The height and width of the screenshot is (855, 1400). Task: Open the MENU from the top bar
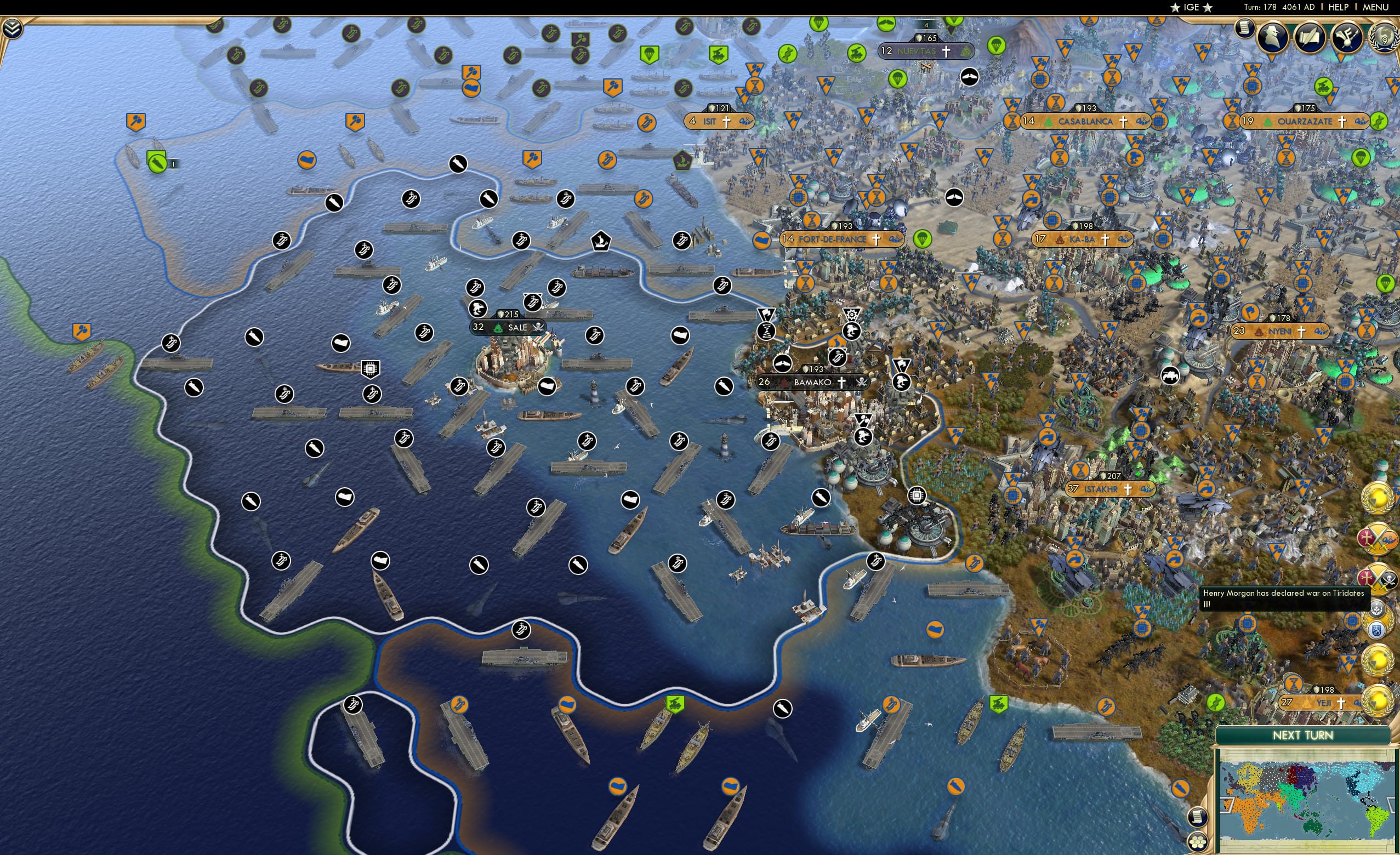1377,7
